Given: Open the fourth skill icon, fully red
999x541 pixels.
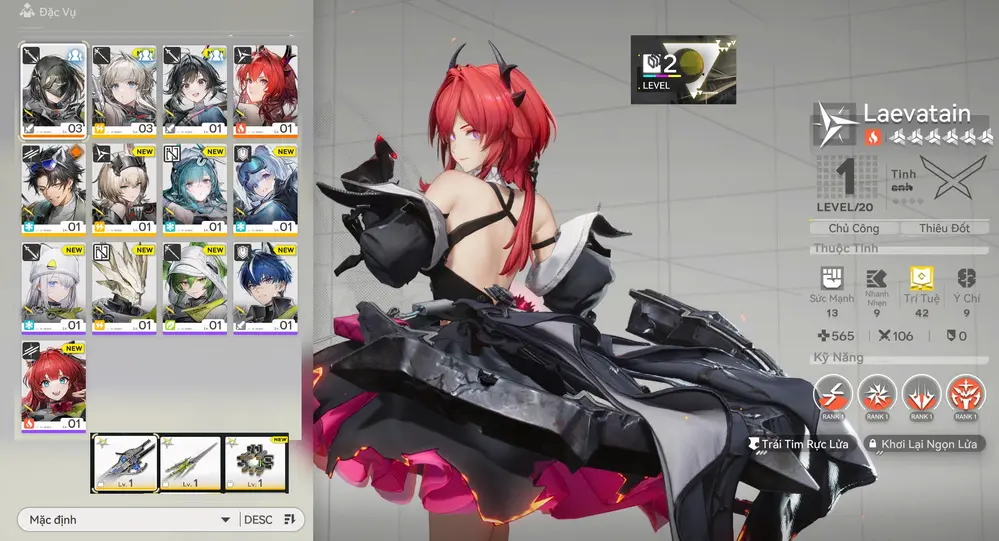Looking at the screenshot, I should point(965,394).
